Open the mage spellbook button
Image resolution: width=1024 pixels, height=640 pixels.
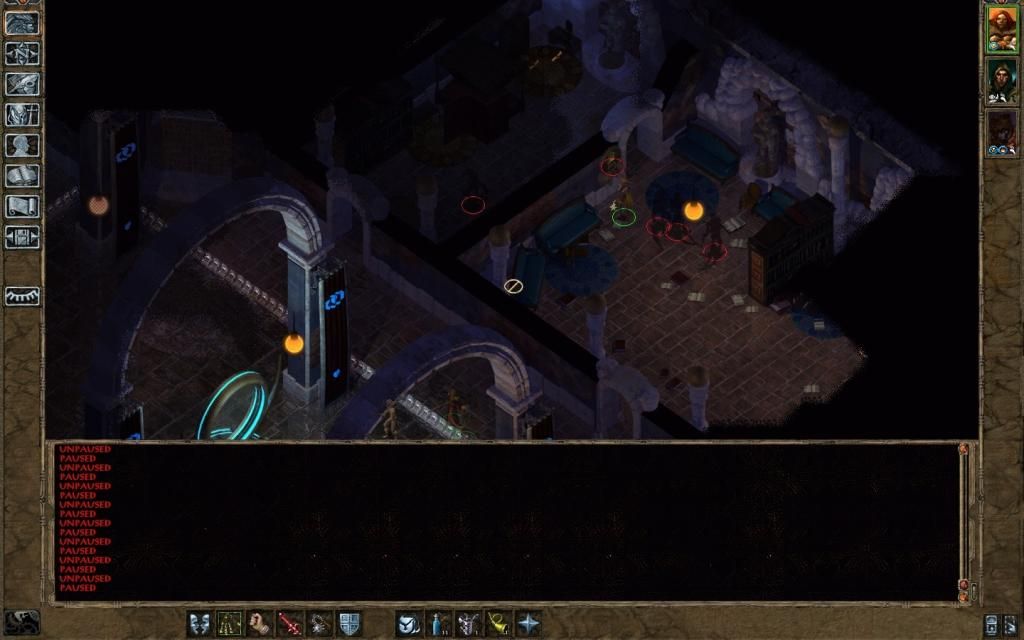22,176
